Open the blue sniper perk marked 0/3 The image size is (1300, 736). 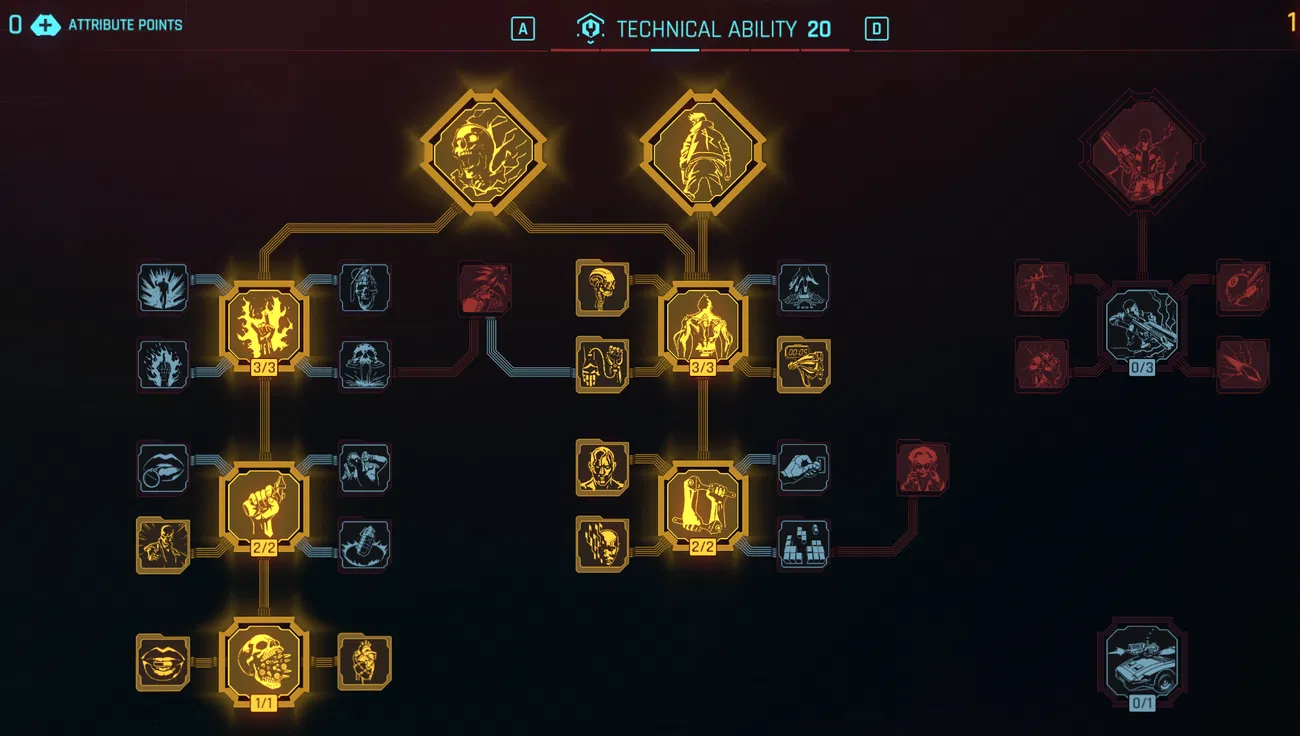pyautogui.click(x=1141, y=325)
